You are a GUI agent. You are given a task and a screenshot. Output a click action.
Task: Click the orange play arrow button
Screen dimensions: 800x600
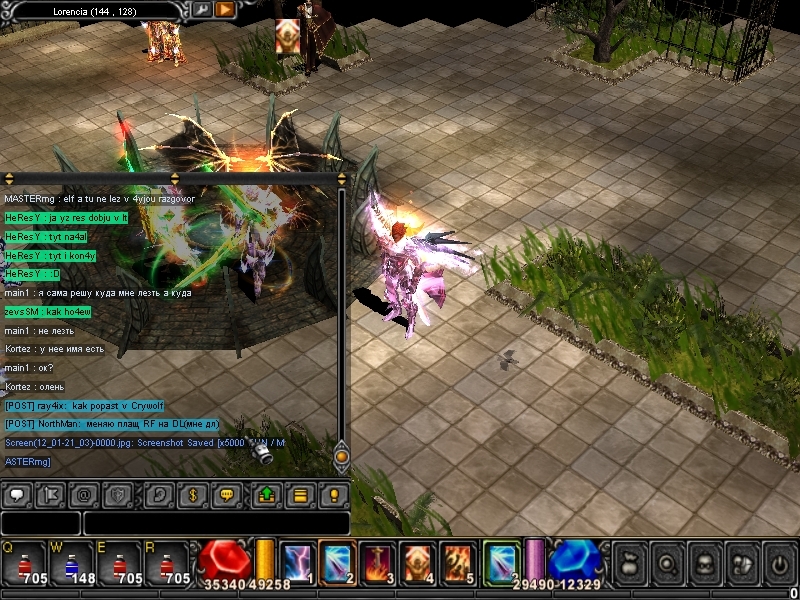225,9
